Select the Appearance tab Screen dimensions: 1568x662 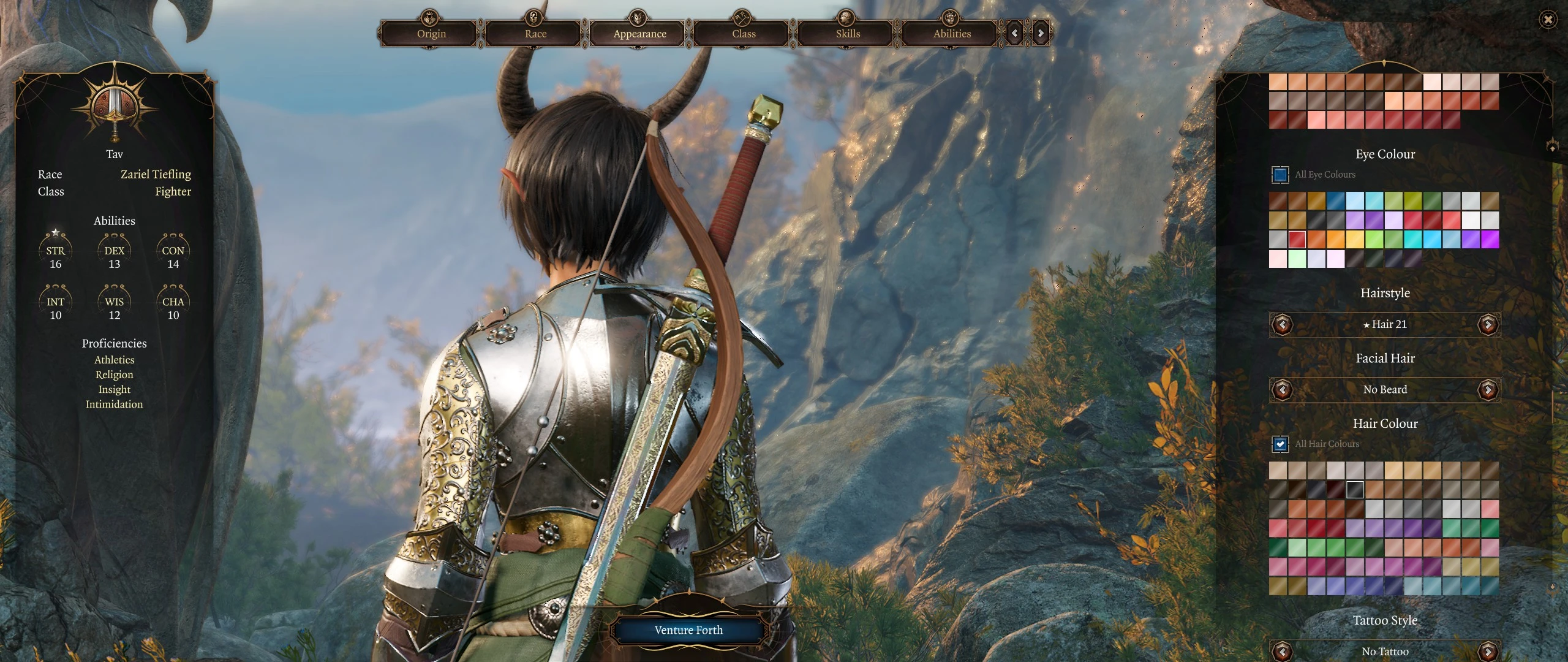coord(639,34)
